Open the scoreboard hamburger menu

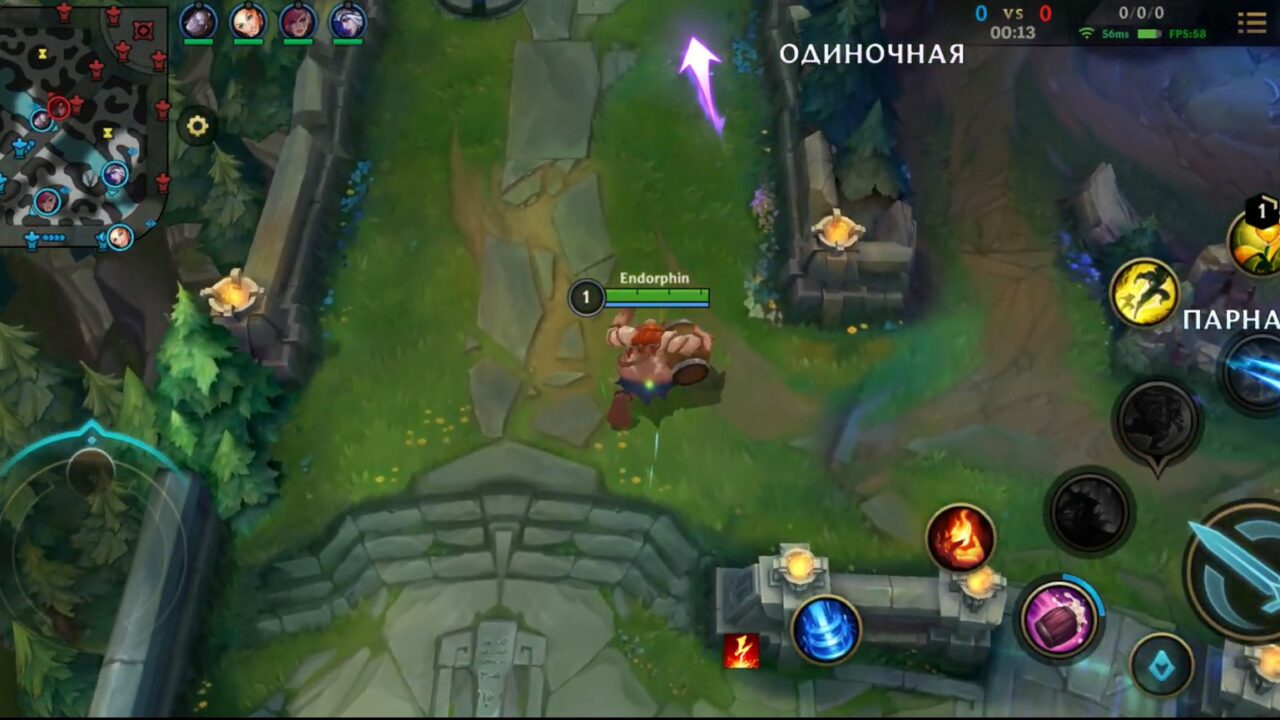coord(1251,22)
